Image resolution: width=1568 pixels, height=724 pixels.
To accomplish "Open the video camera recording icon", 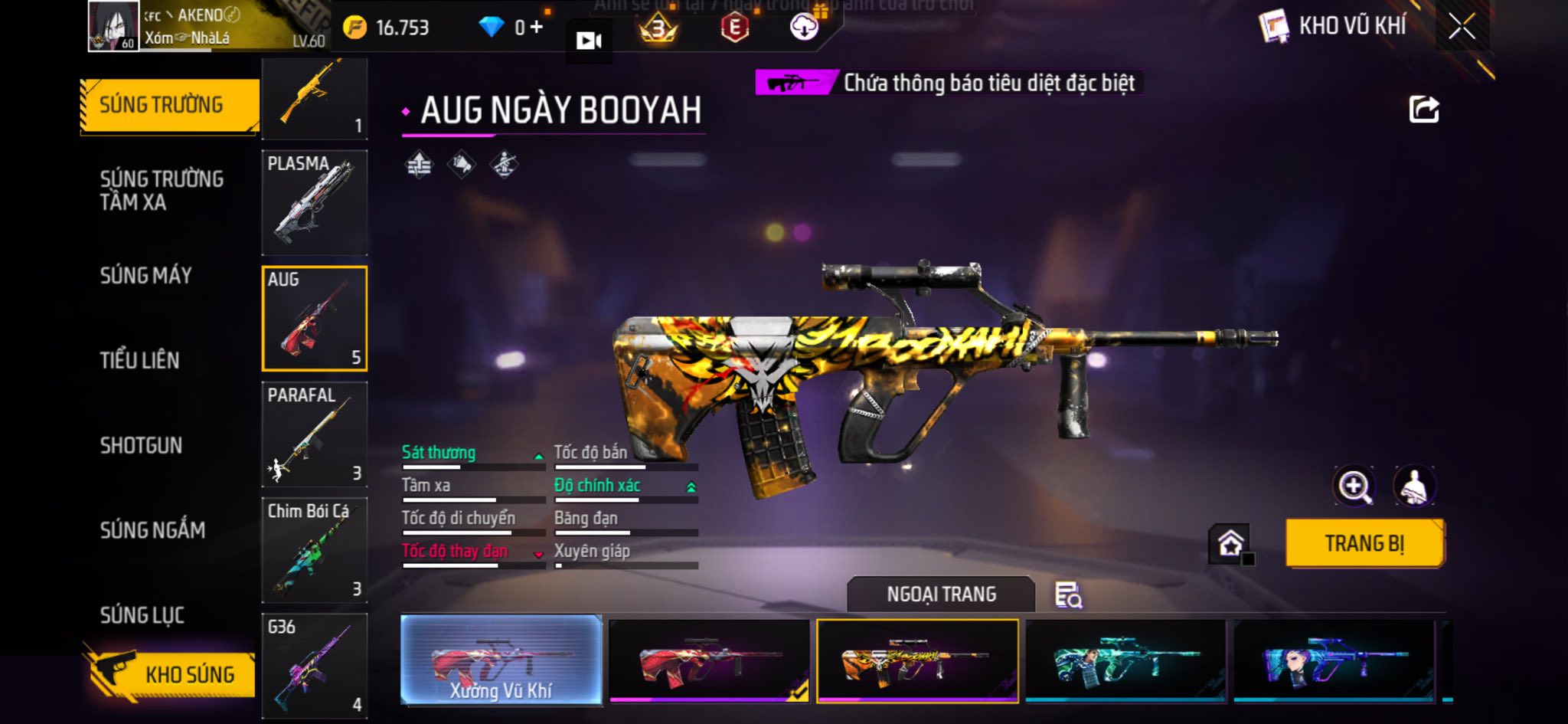I will 588,41.
